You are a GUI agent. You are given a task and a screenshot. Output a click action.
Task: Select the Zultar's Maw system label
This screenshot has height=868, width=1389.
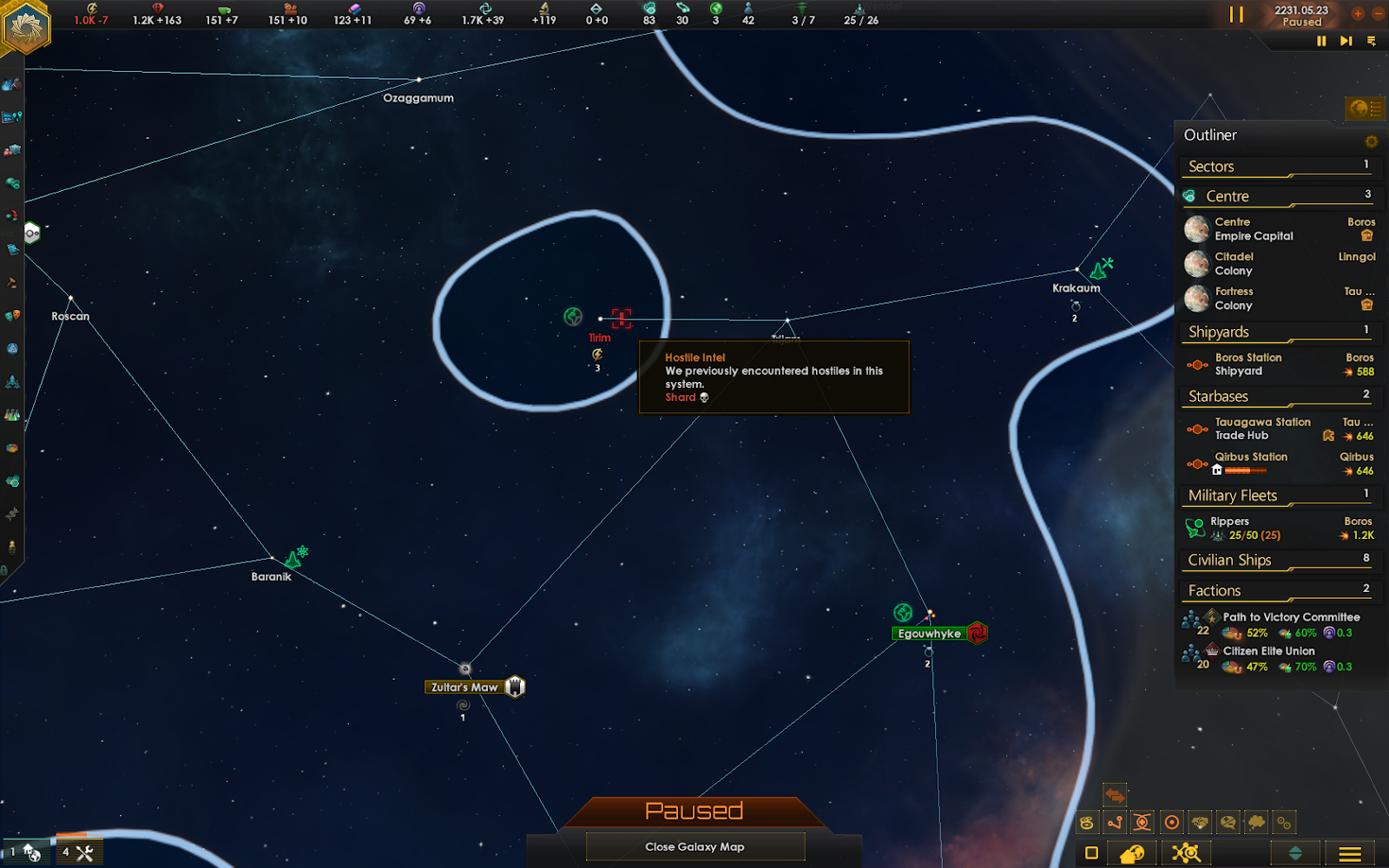pos(464,687)
